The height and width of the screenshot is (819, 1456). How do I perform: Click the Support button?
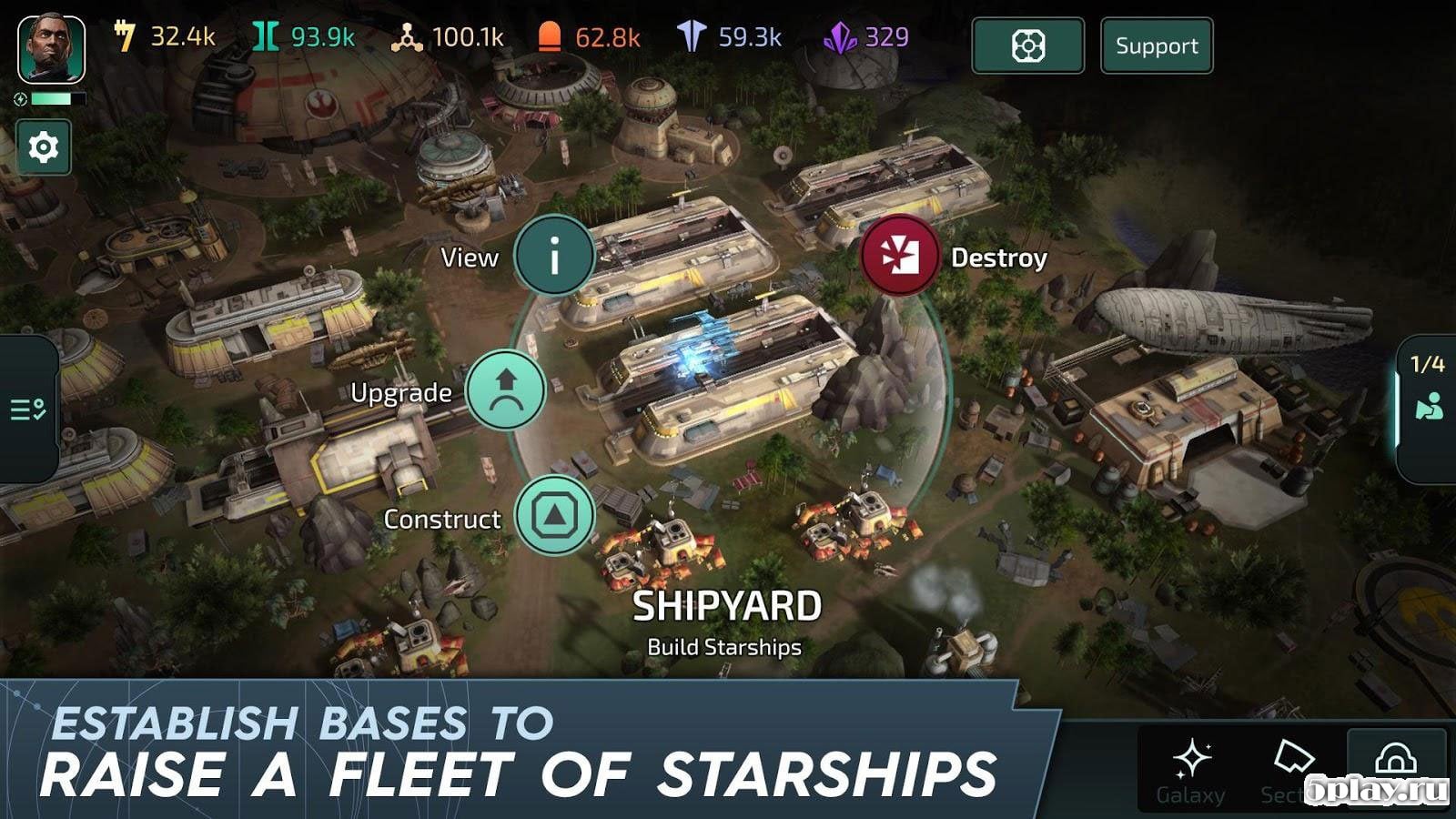pos(1157,45)
